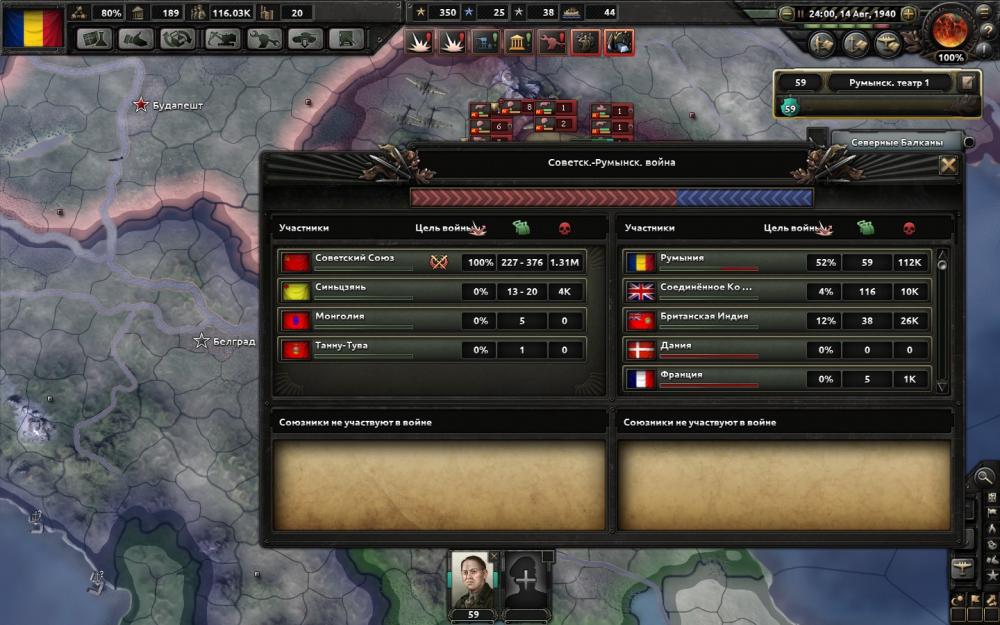Increase game speed with plus button
The image size is (1000, 625).
tap(908, 14)
